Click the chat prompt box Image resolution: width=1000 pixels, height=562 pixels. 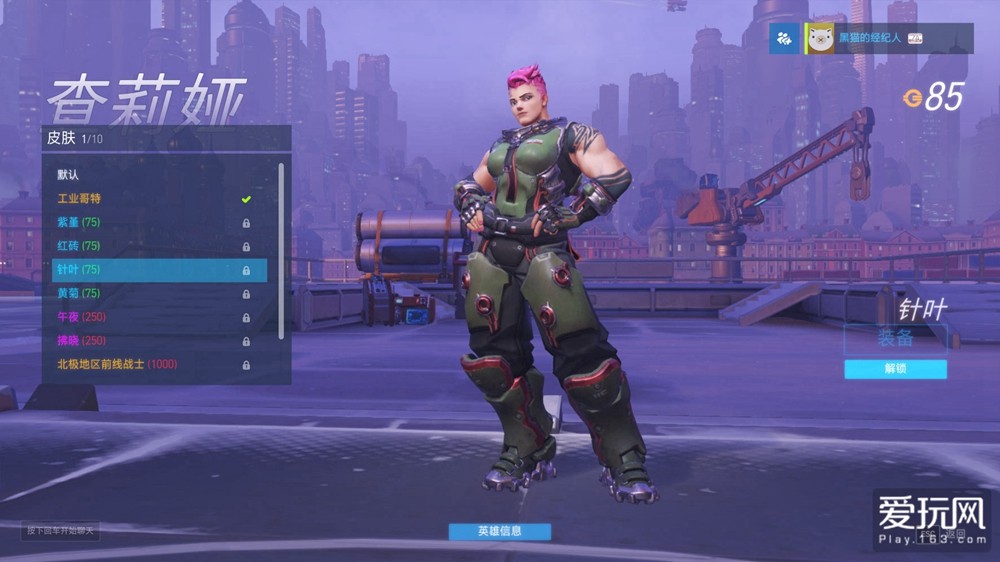60,530
